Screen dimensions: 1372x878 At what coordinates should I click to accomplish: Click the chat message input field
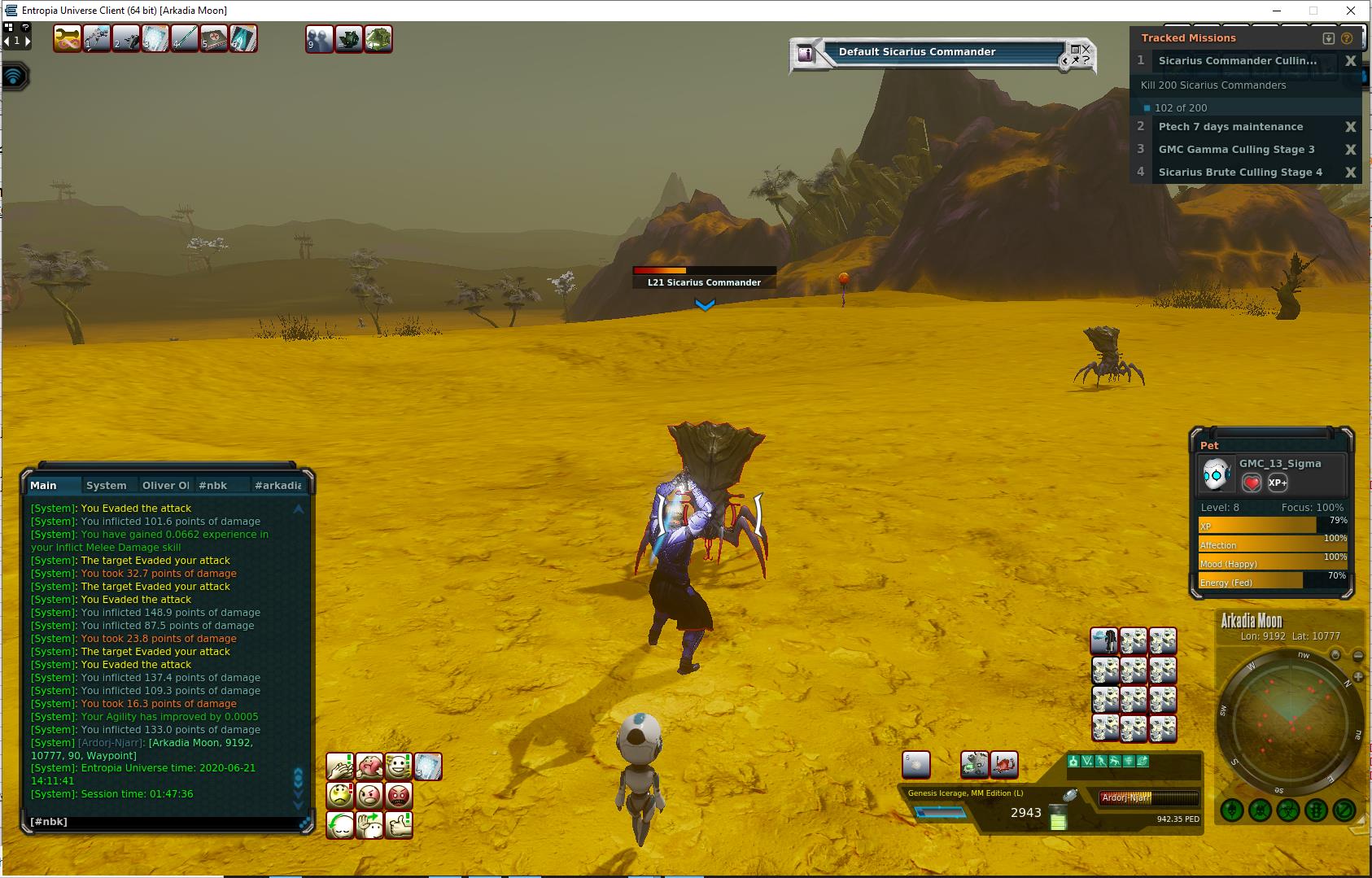[163, 822]
